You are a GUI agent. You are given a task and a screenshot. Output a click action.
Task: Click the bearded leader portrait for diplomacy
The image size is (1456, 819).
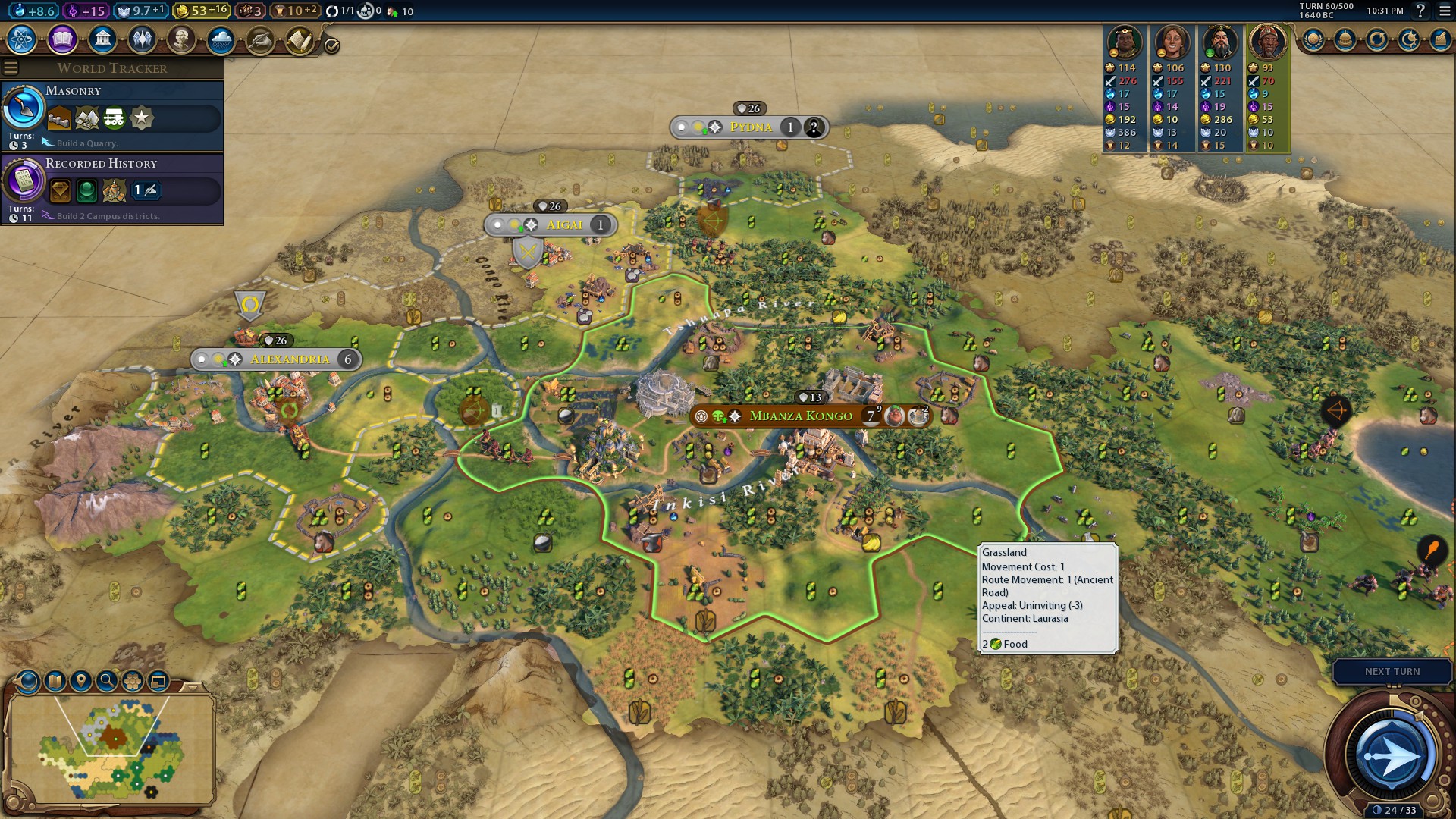point(1220,42)
